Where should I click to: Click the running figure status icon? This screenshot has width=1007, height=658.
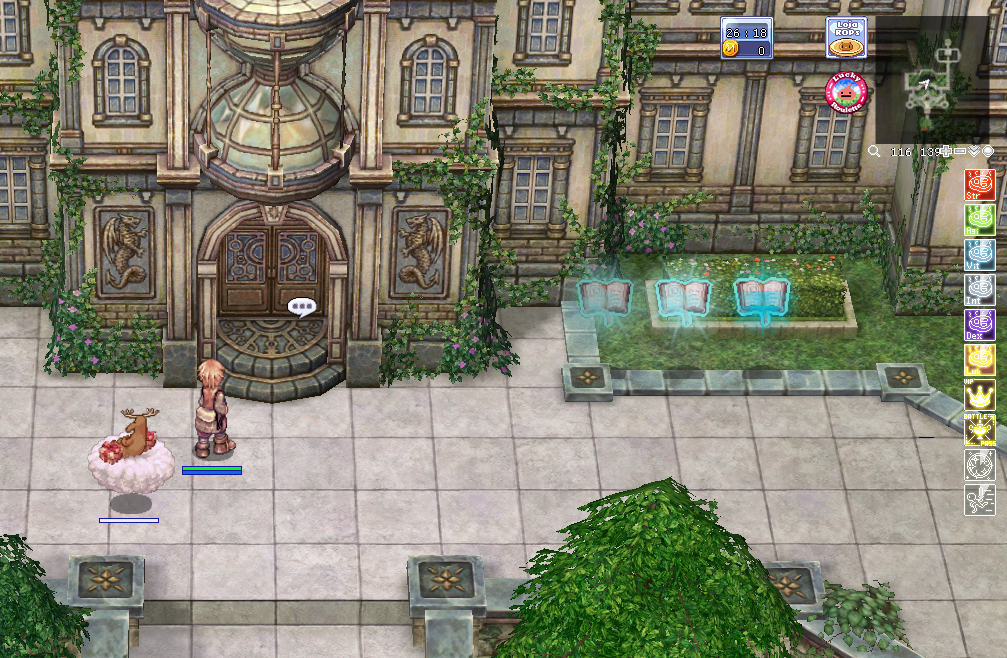pyautogui.click(x=979, y=500)
